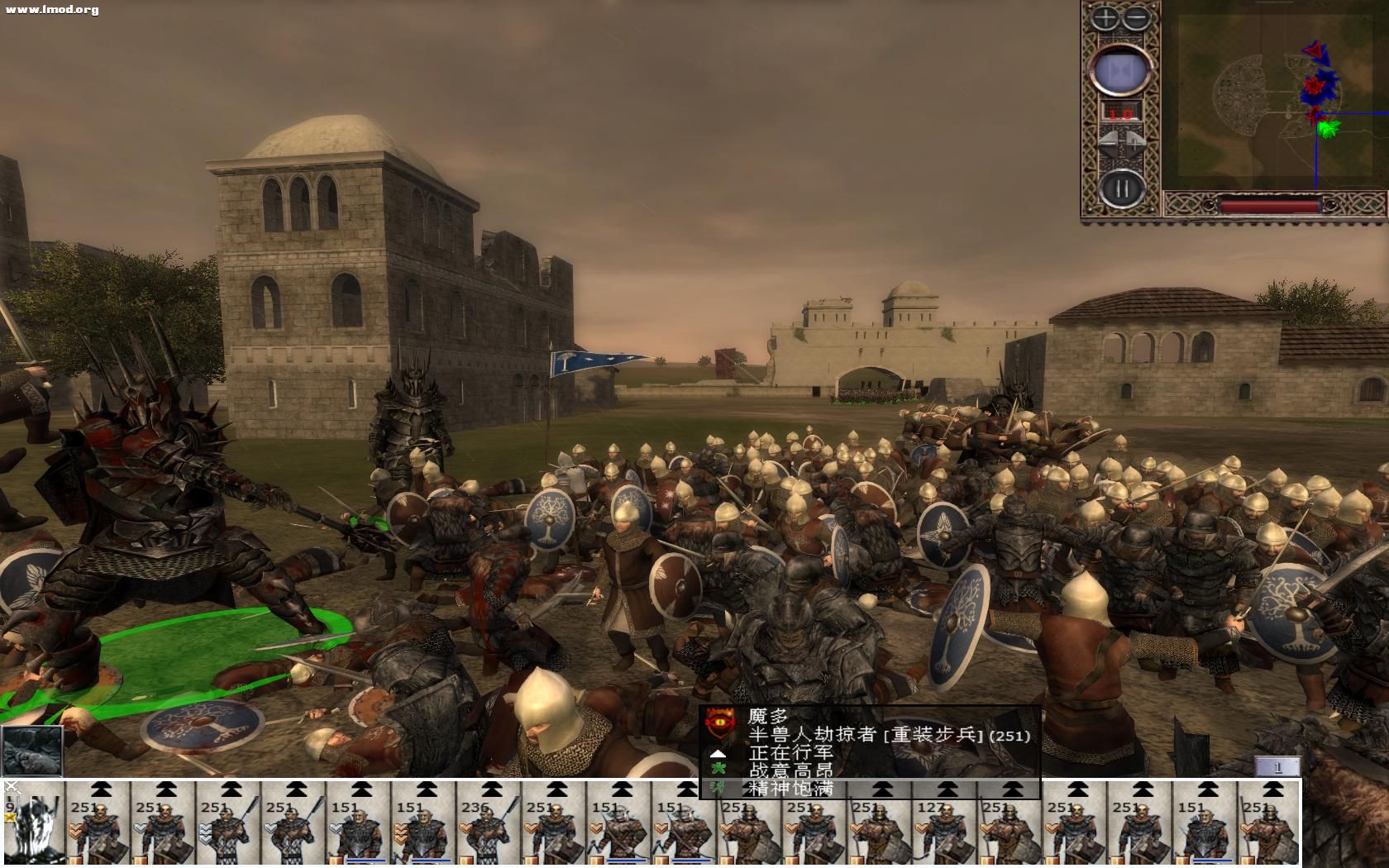Image resolution: width=1389 pixels, height=868 pixels.
Task: Increase battle speed with the plus arrow
Action: point(1136,142)
